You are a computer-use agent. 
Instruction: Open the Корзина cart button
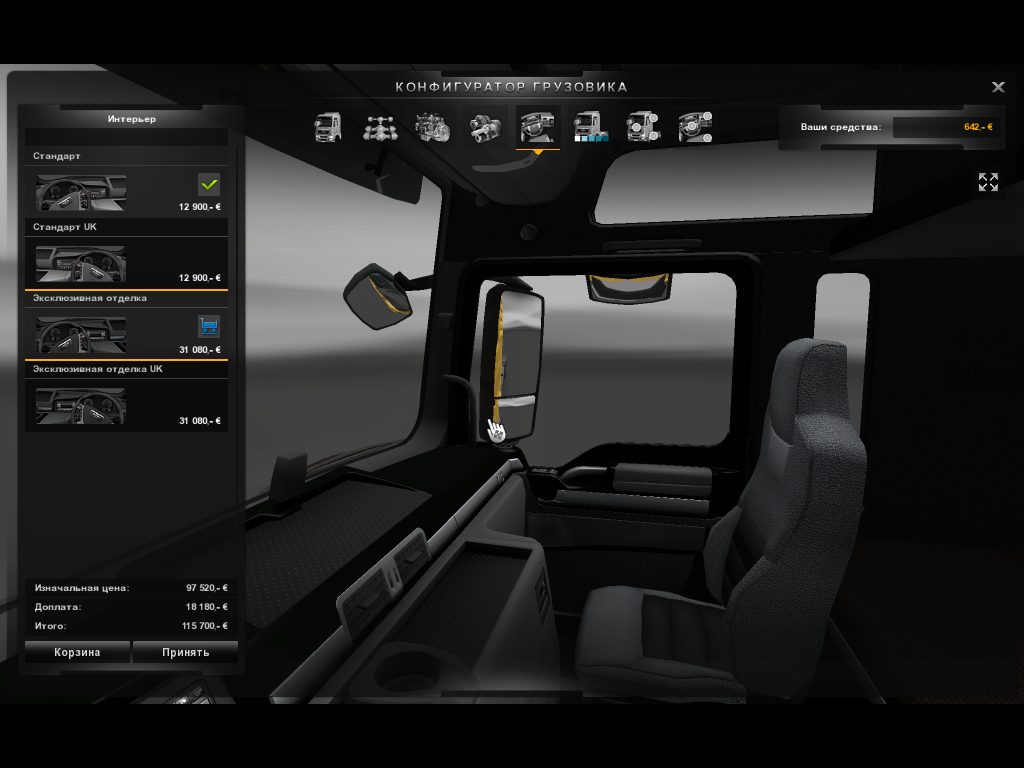(77, 652)
